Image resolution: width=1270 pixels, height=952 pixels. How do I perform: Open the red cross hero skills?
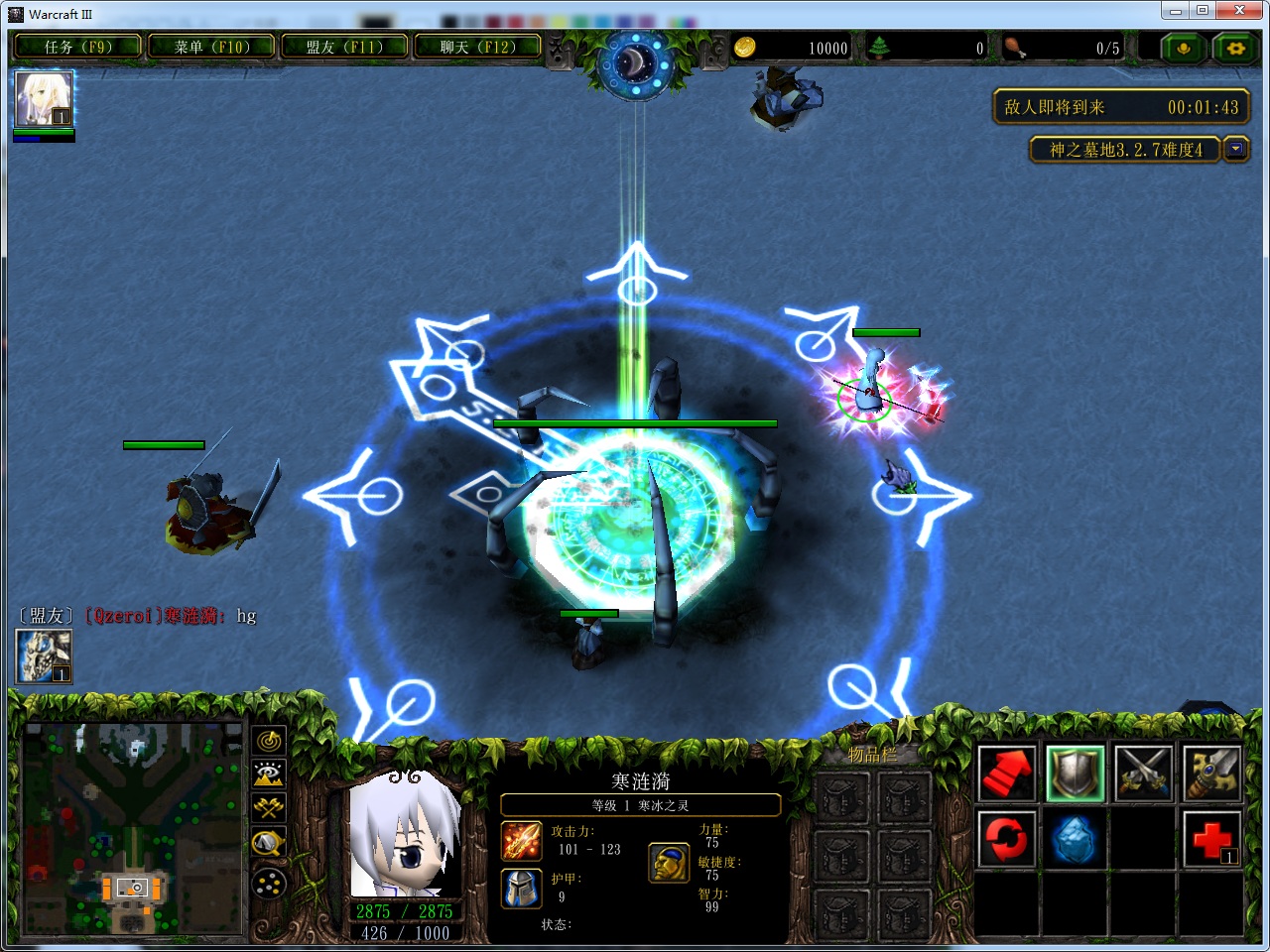pyautogui.click(x=1211, y=839)
